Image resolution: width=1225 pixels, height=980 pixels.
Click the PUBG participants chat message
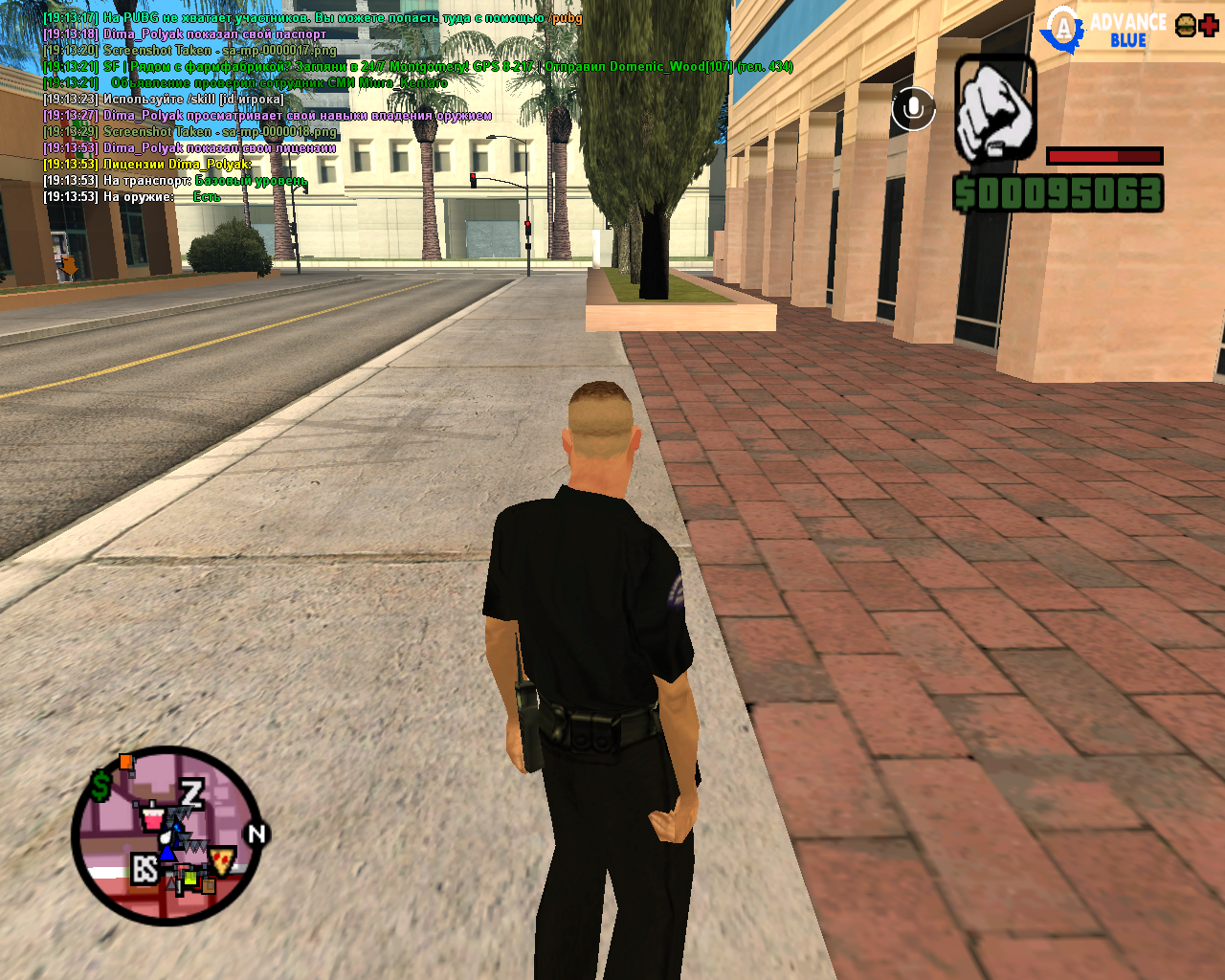[312, 18]
